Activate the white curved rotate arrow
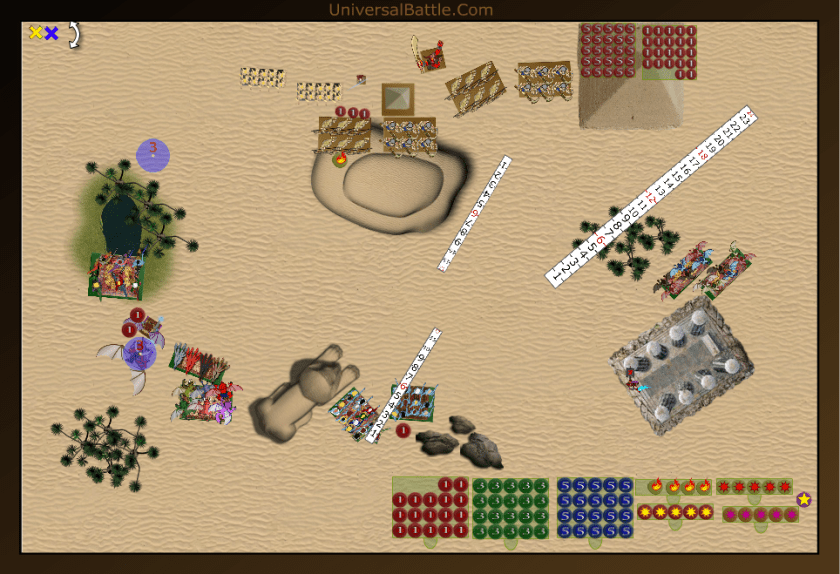This screenshot has height=574, width=840. point(73,34)
